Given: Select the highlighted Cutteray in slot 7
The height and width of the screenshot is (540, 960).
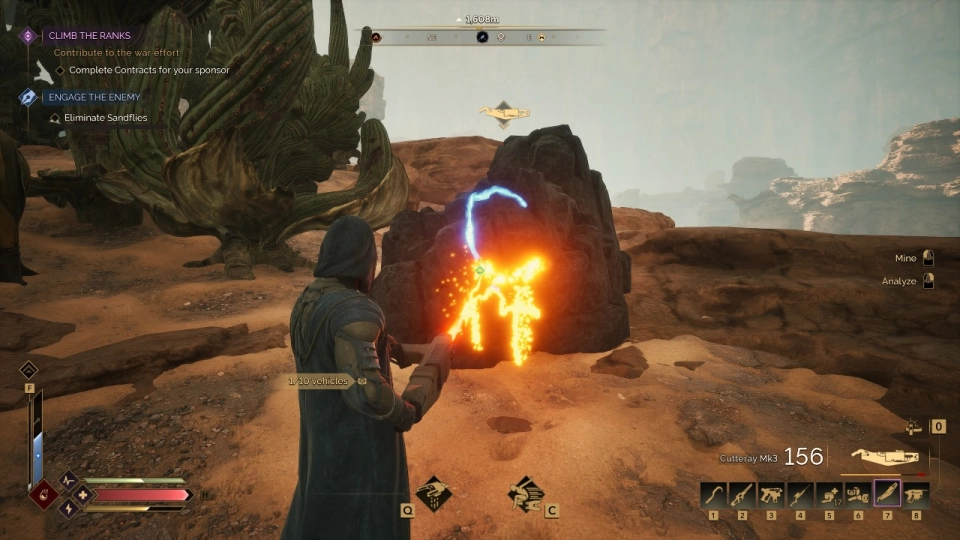Looking at the screenshot, I should (x=887, y=493).
